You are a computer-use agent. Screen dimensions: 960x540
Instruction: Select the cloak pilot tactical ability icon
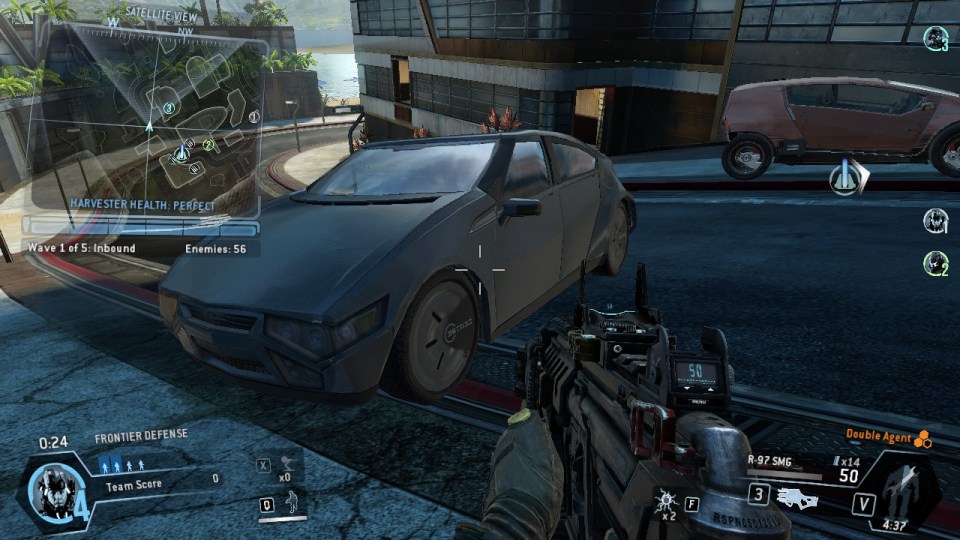tap(292, 503)
